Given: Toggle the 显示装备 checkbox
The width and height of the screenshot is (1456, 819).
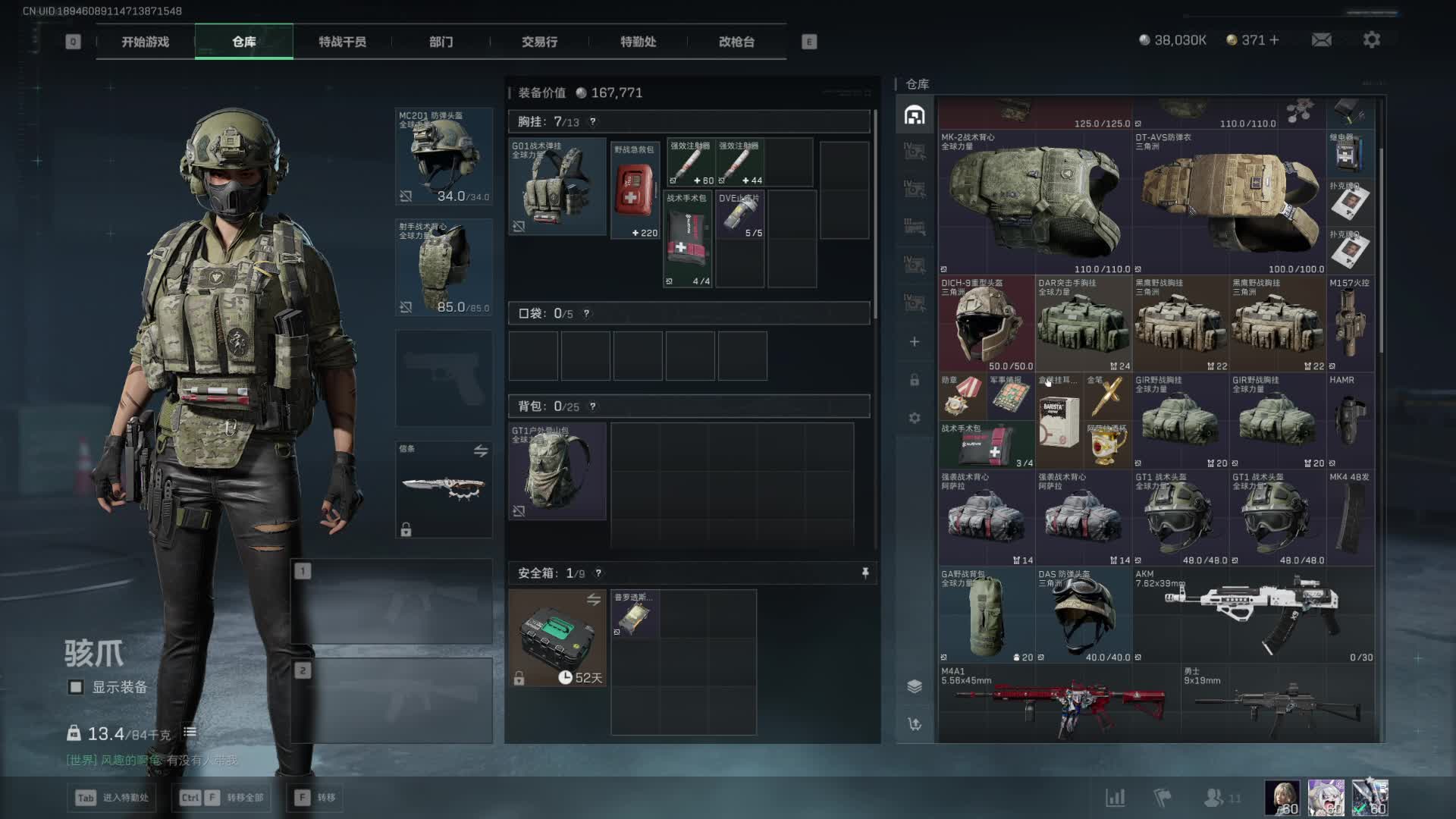Looking at the screenshot, I should 76,687.
